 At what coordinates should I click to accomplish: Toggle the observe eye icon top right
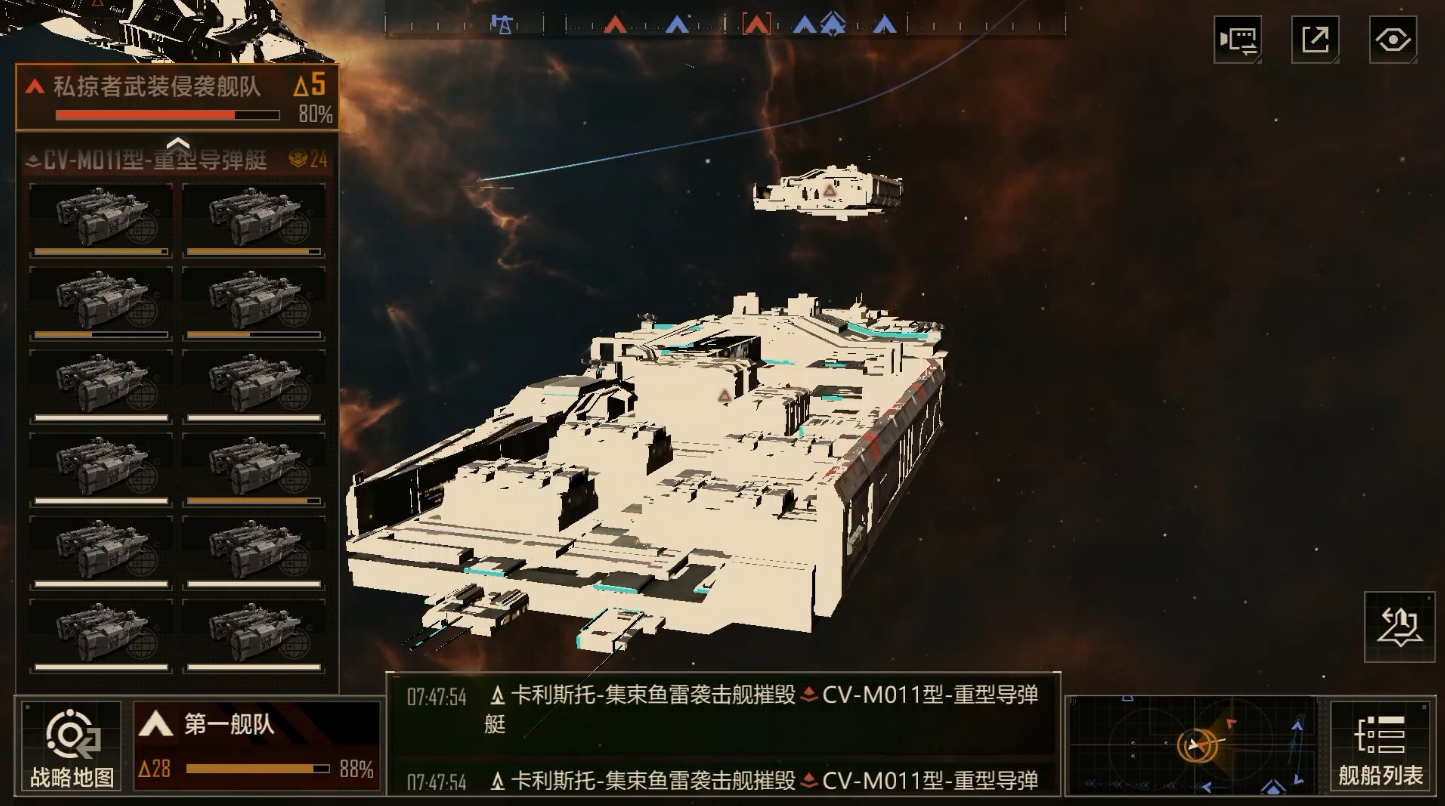(1392, 38)
